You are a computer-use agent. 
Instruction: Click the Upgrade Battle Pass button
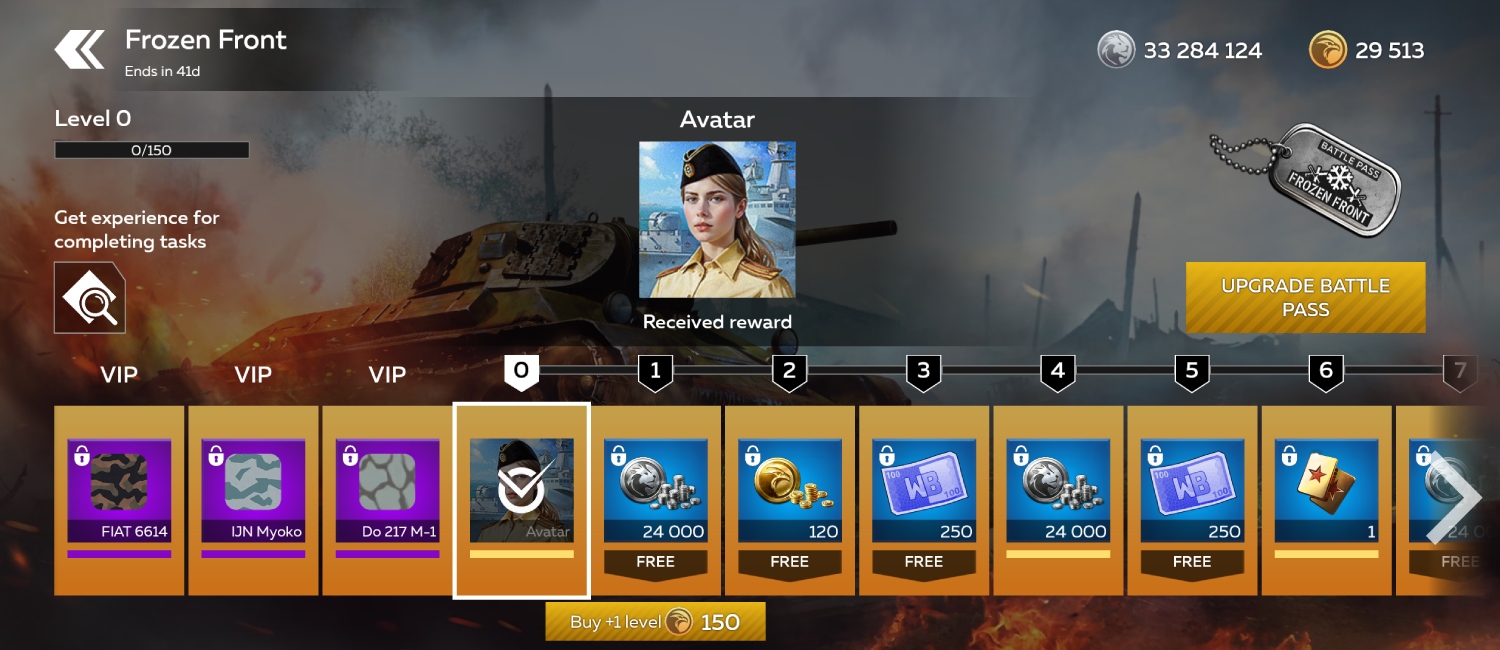pyautogui.click(x=1305, y=297)
